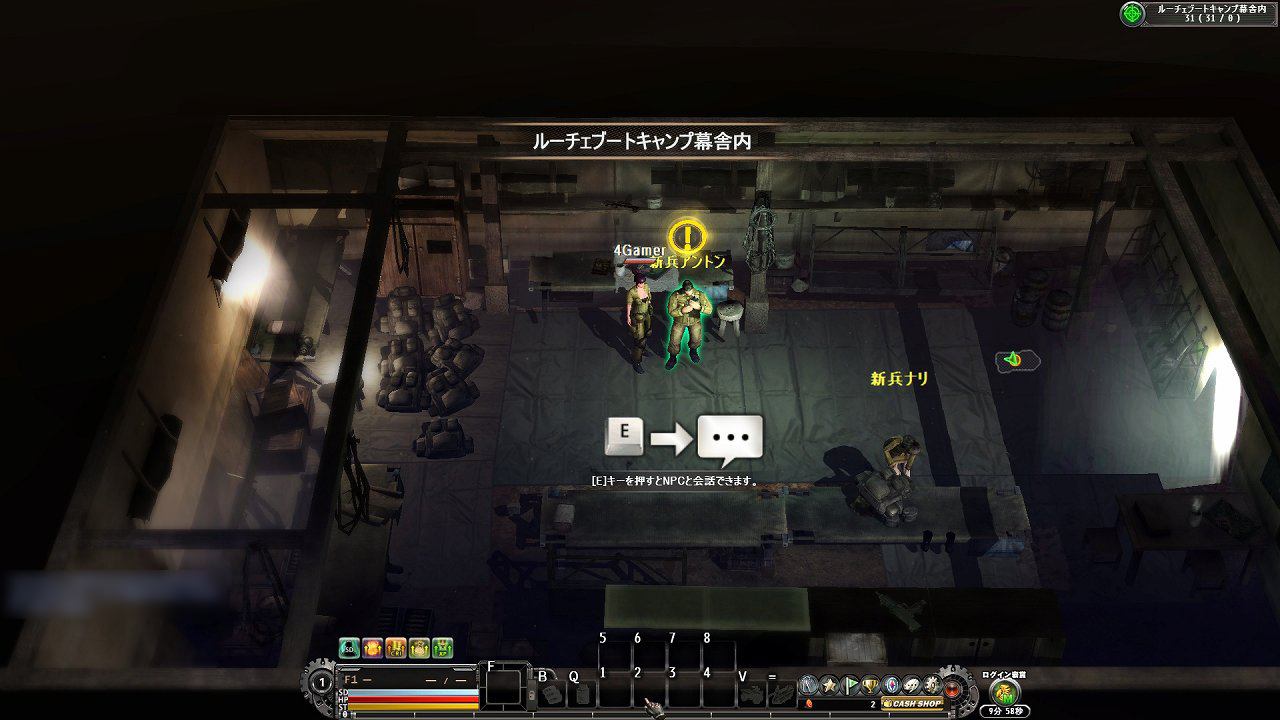Click the money bag buff icon

point(420,648)
